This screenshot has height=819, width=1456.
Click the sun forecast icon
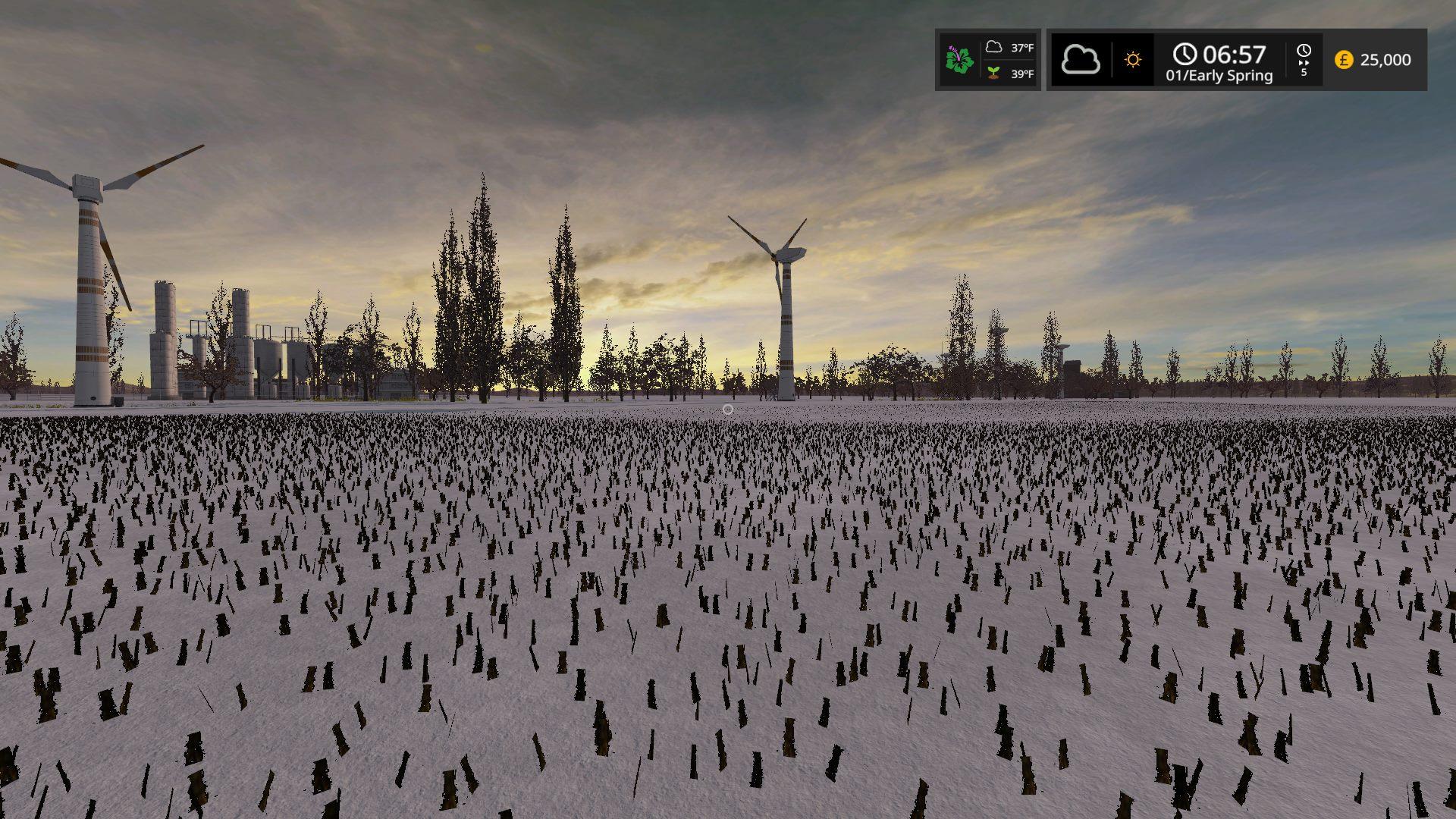[1133, 60]
